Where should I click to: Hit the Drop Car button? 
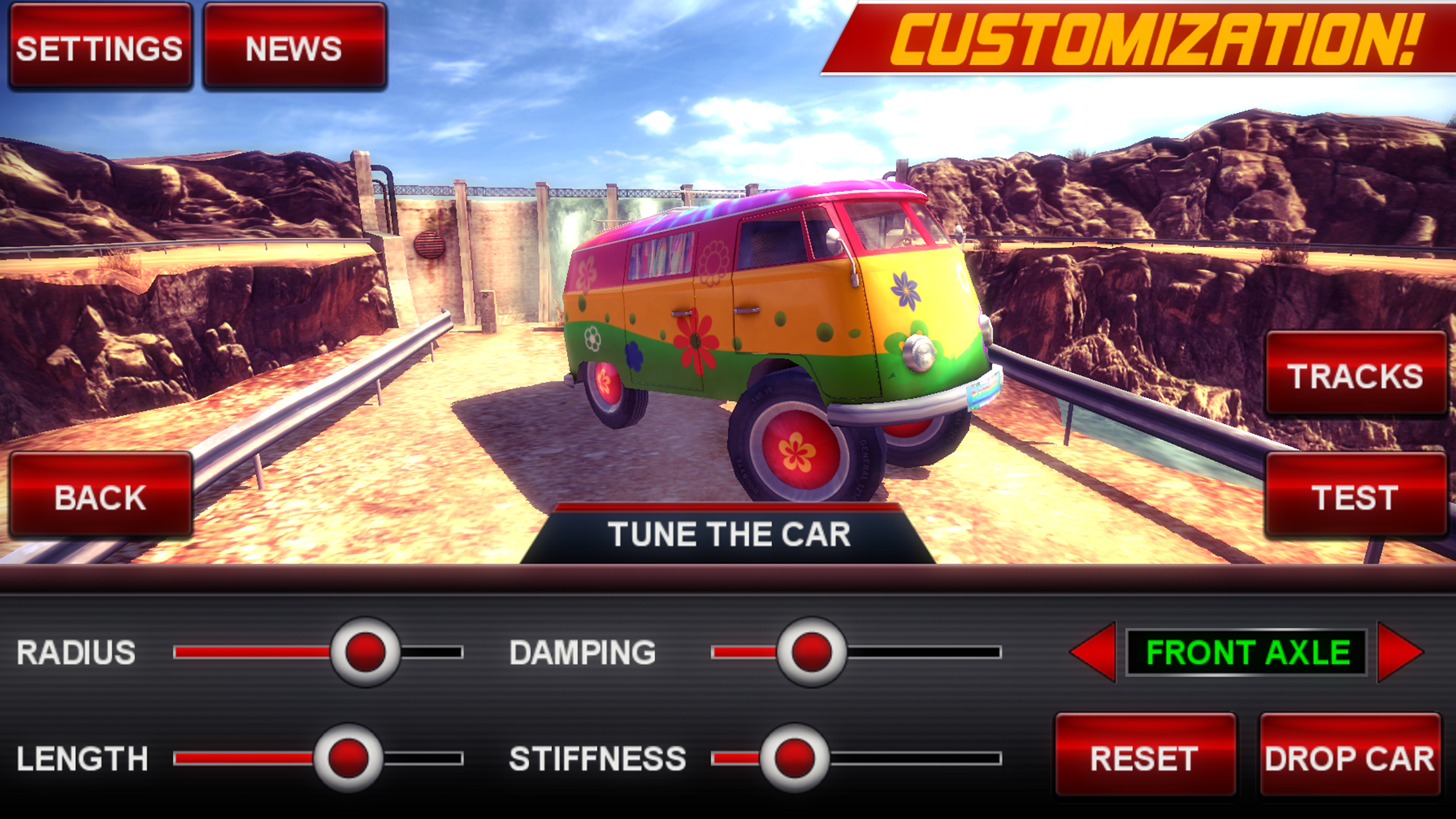point(1349,757)
